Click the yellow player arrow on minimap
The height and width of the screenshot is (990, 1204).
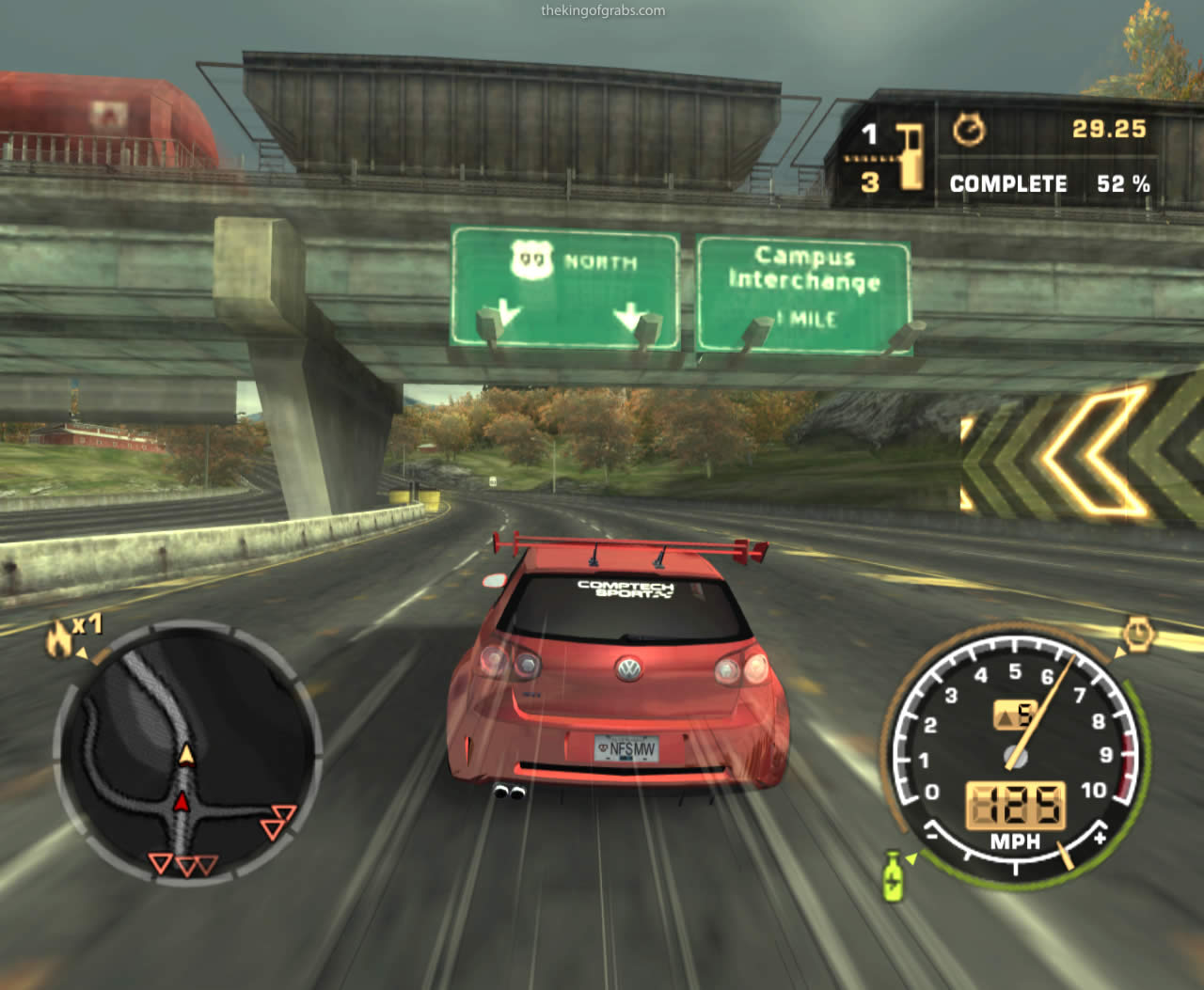pos(186,754)
